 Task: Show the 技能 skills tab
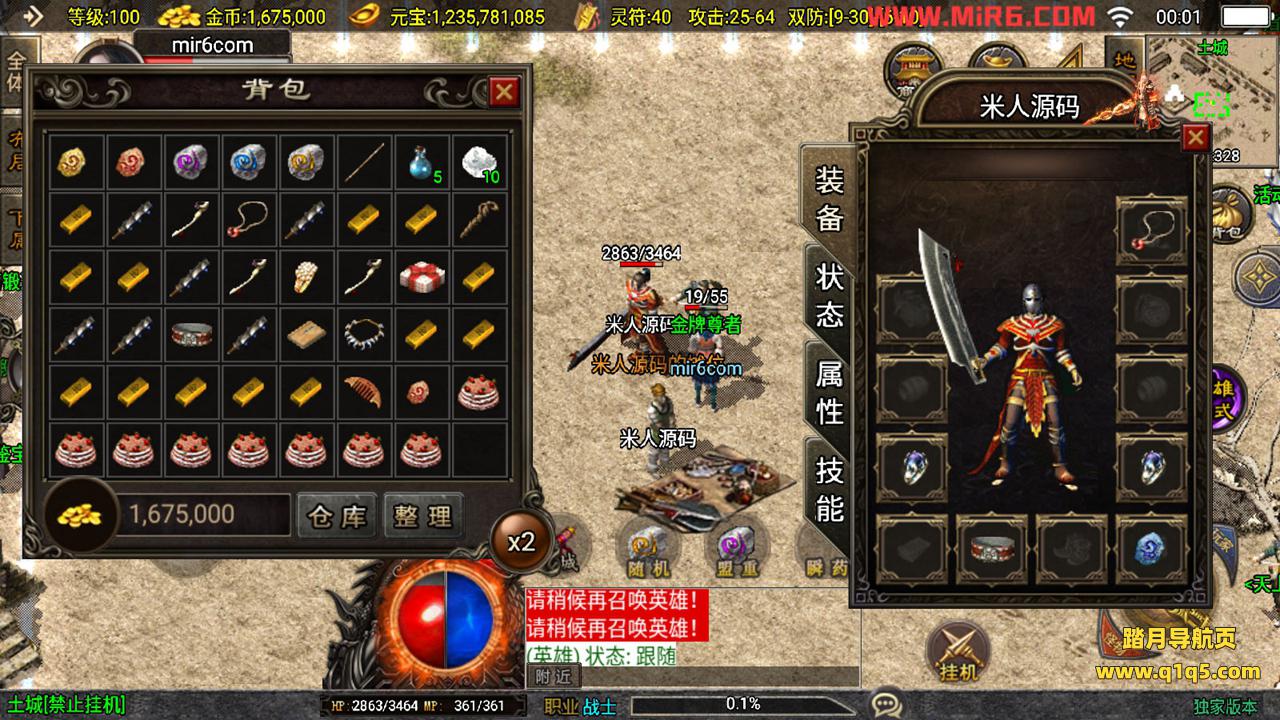pos(830,488)
